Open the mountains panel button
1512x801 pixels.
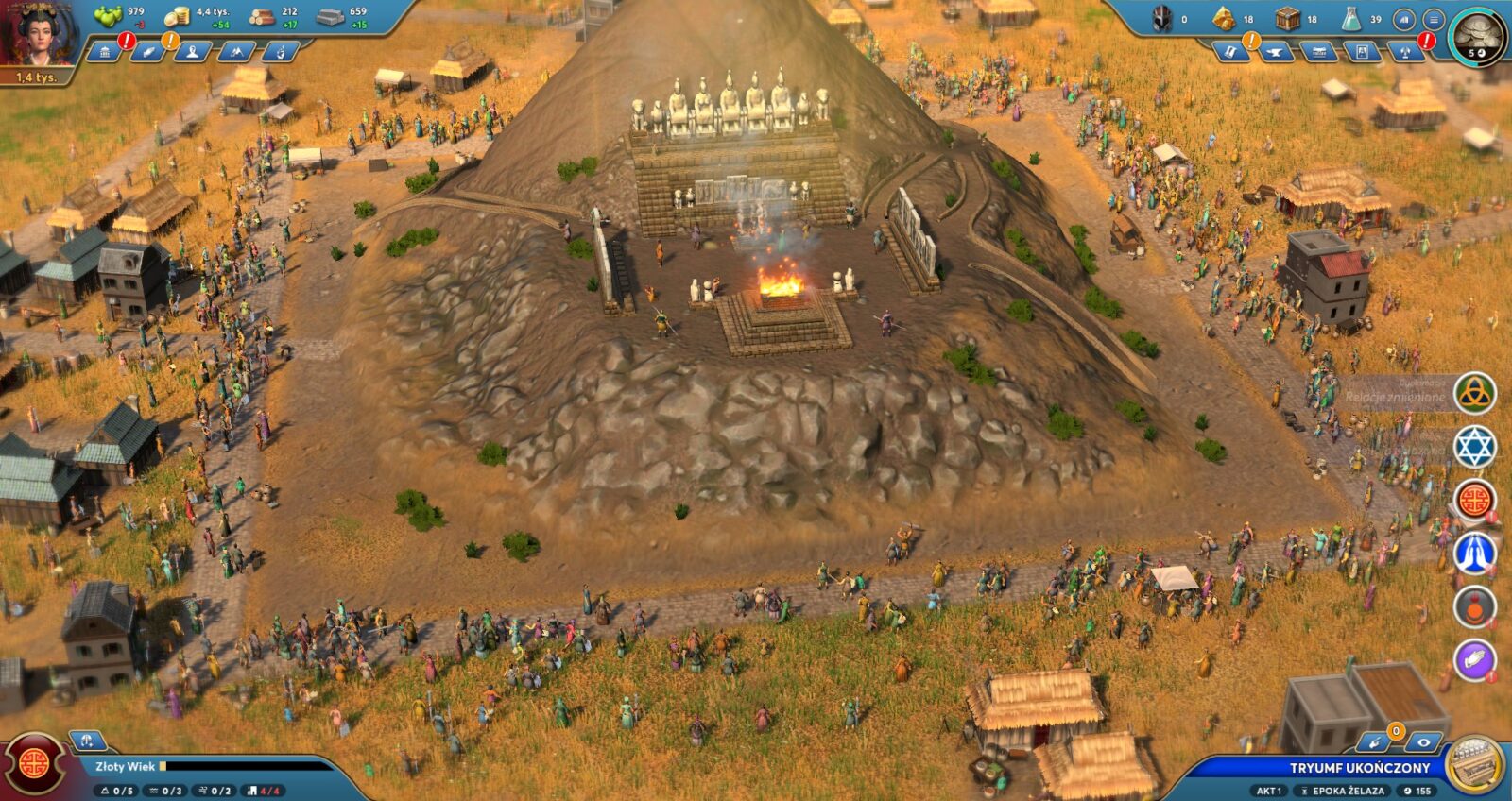pyautogui.click(x=235, y=52)
